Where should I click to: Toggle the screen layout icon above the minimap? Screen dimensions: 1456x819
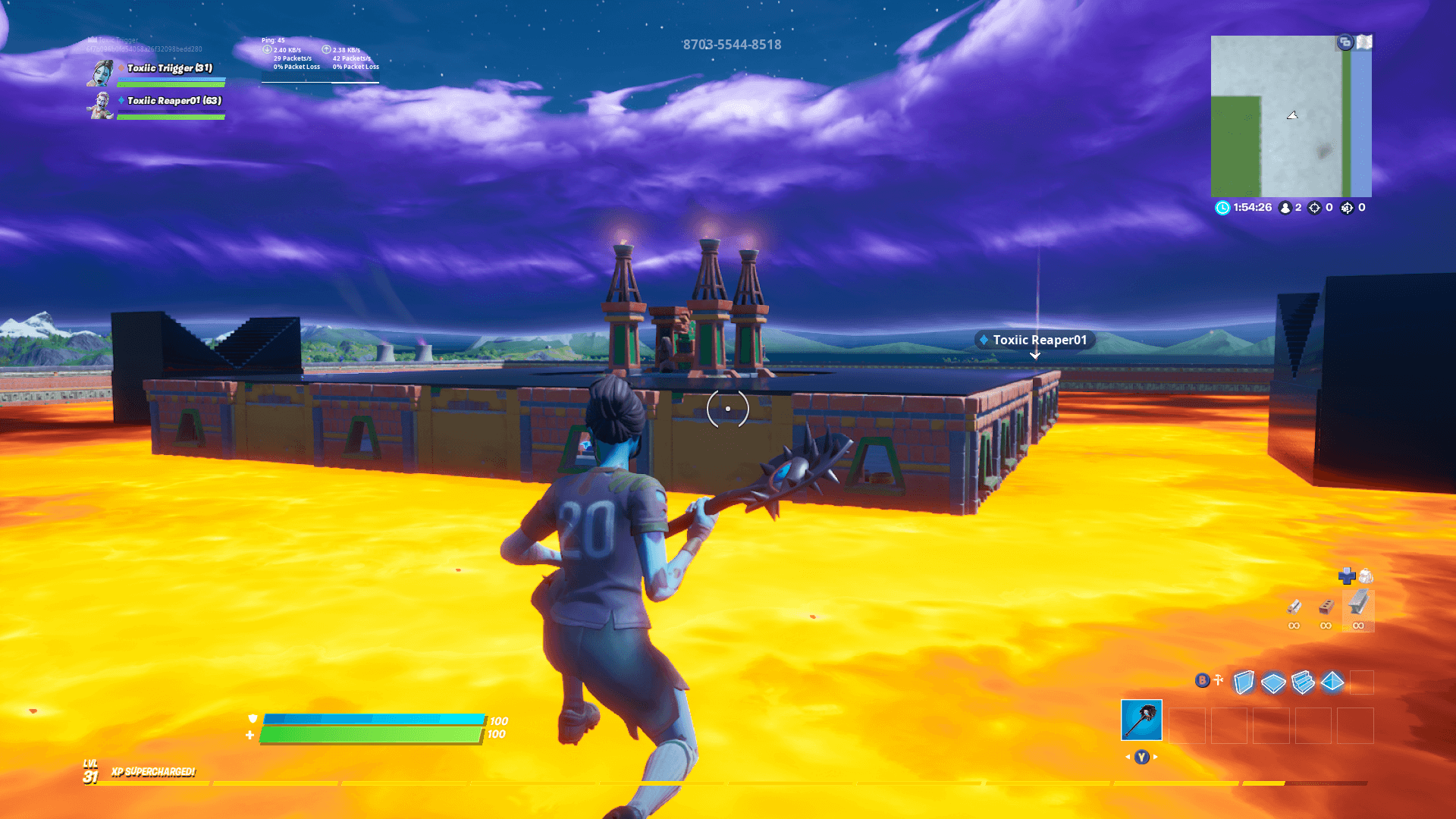1345,42
